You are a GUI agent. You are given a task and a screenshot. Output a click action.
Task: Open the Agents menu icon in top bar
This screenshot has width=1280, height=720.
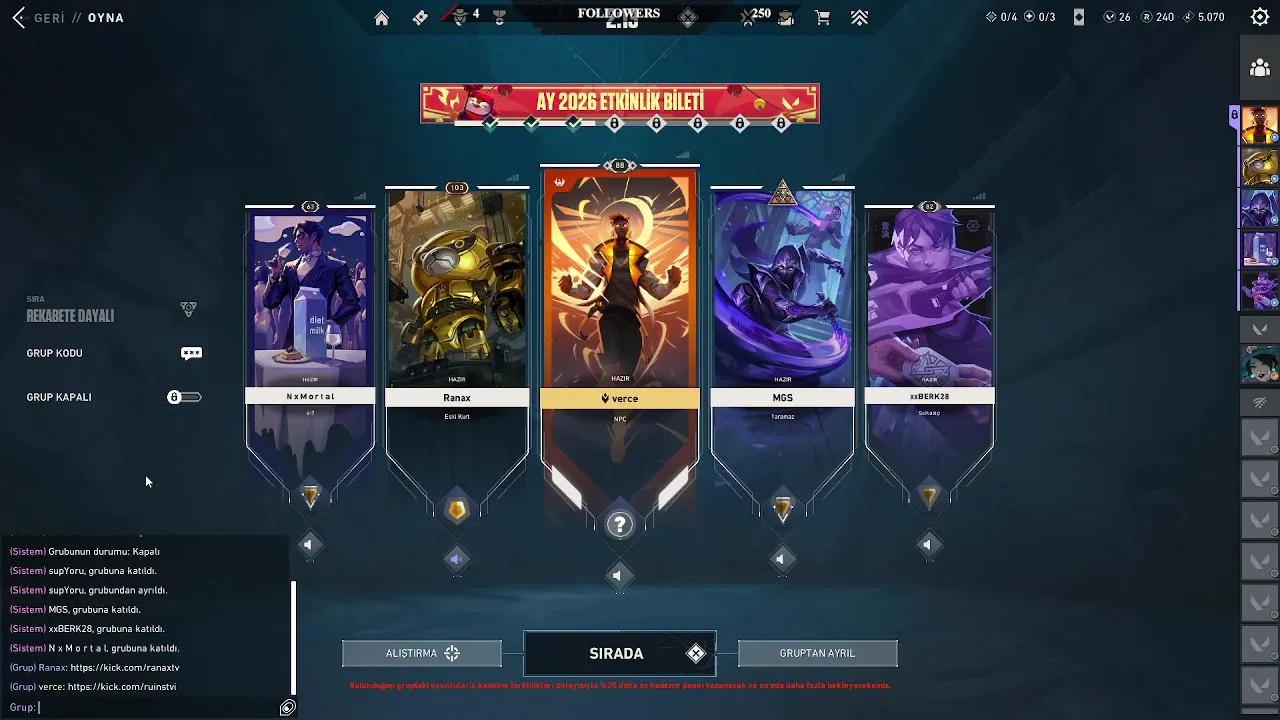click(x=459, y=17)
